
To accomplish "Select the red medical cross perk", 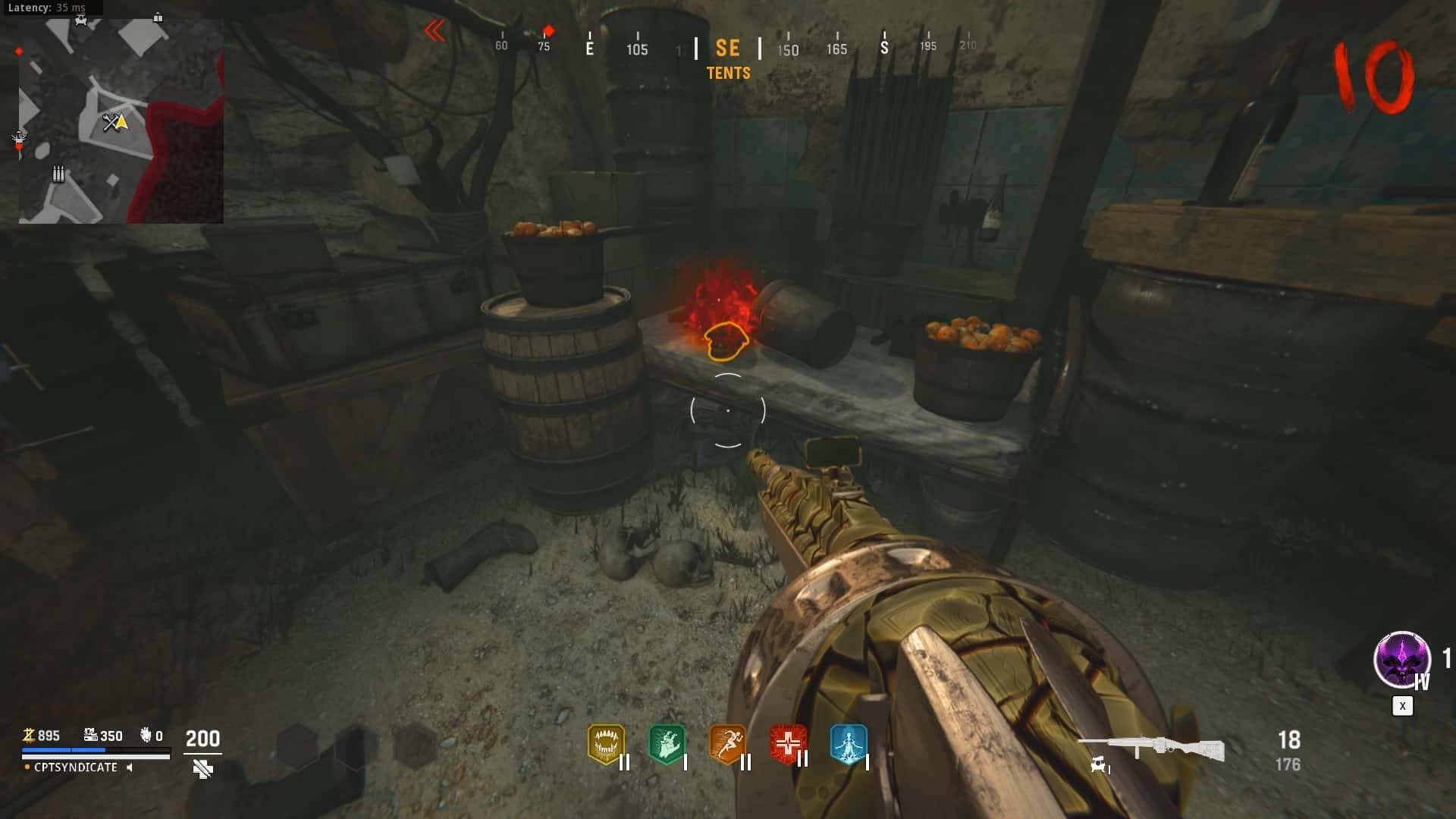I will pyautogui.click(x=788, y=744).
